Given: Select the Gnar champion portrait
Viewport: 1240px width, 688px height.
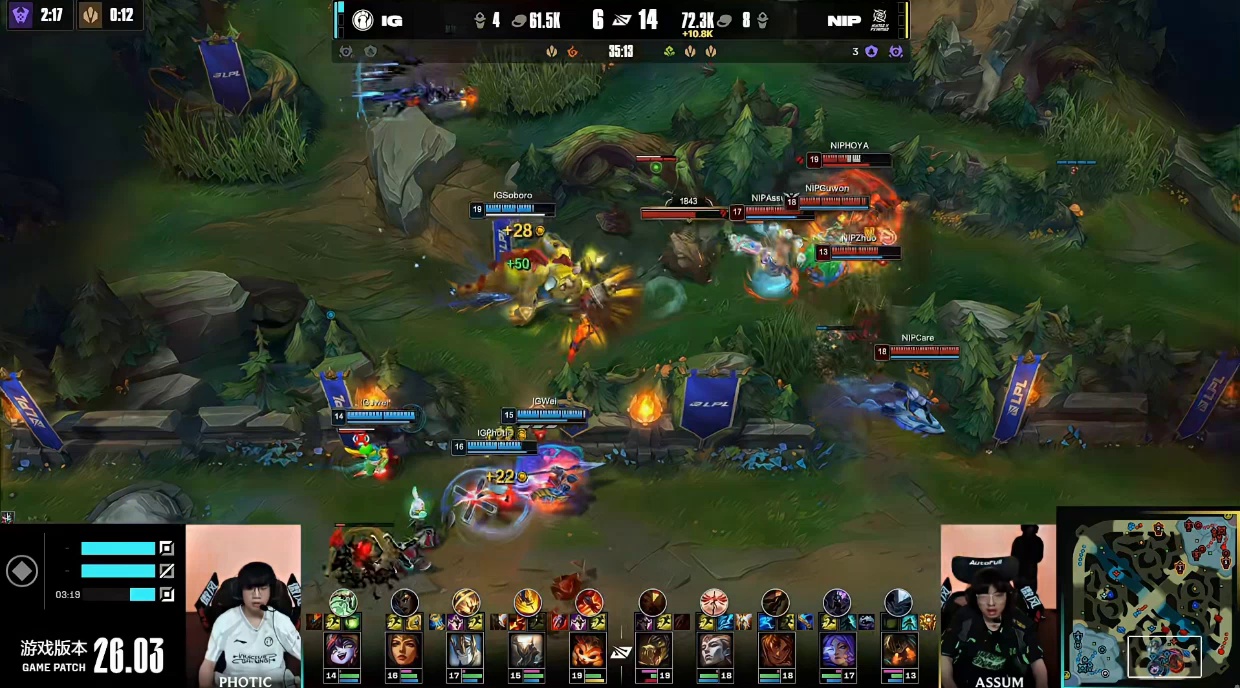Looking at the screenshot, I should 589,651.
